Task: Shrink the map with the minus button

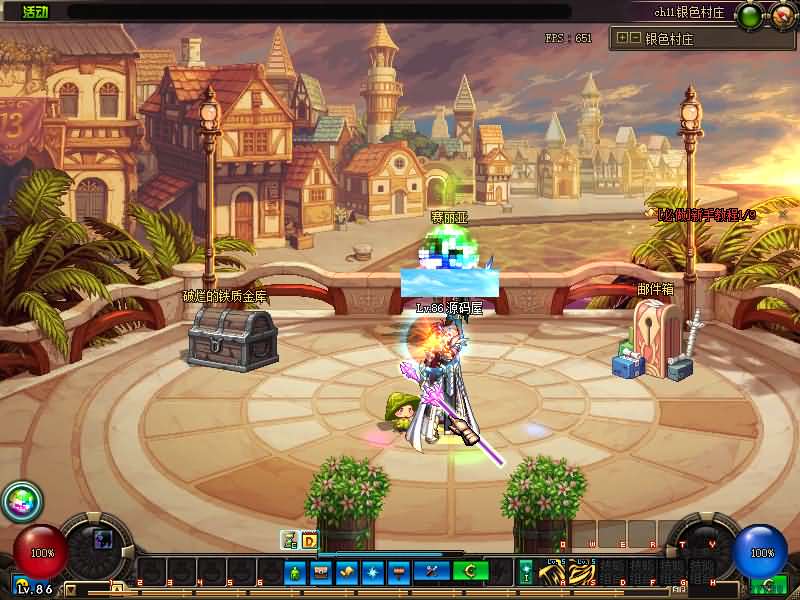Action: point(635,39)
